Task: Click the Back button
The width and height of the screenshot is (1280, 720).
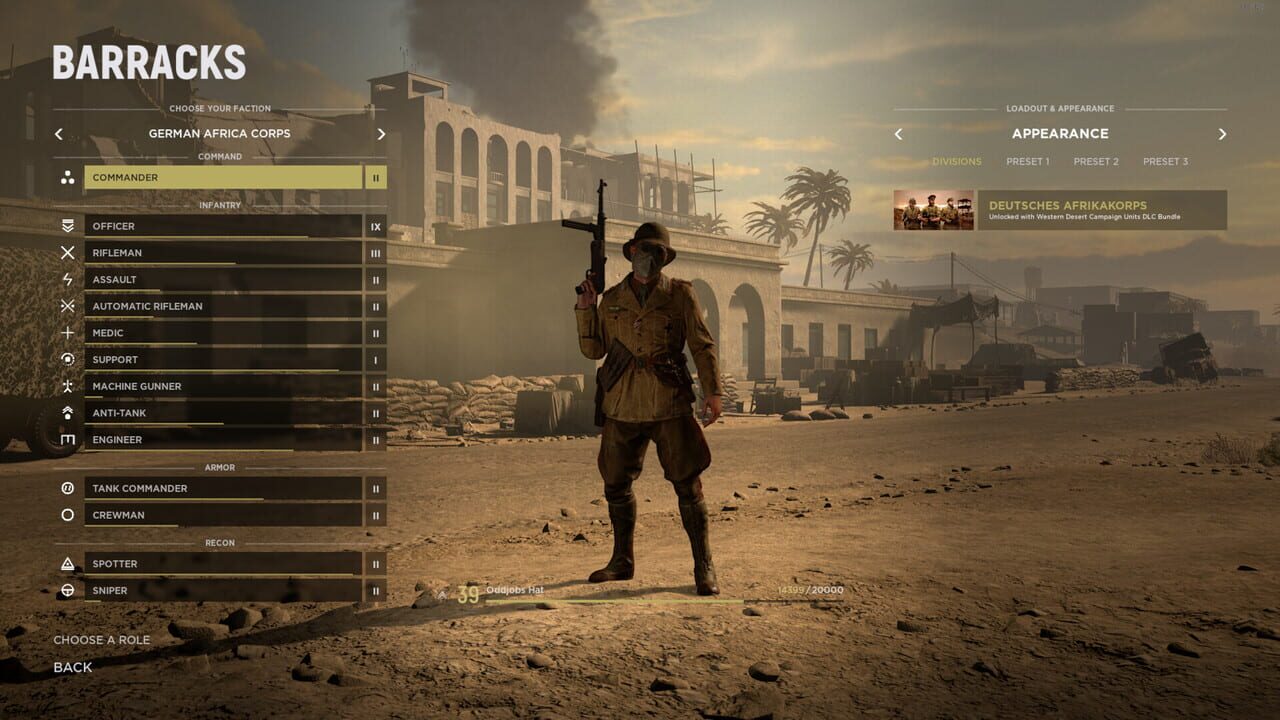Action: [73, 667]
